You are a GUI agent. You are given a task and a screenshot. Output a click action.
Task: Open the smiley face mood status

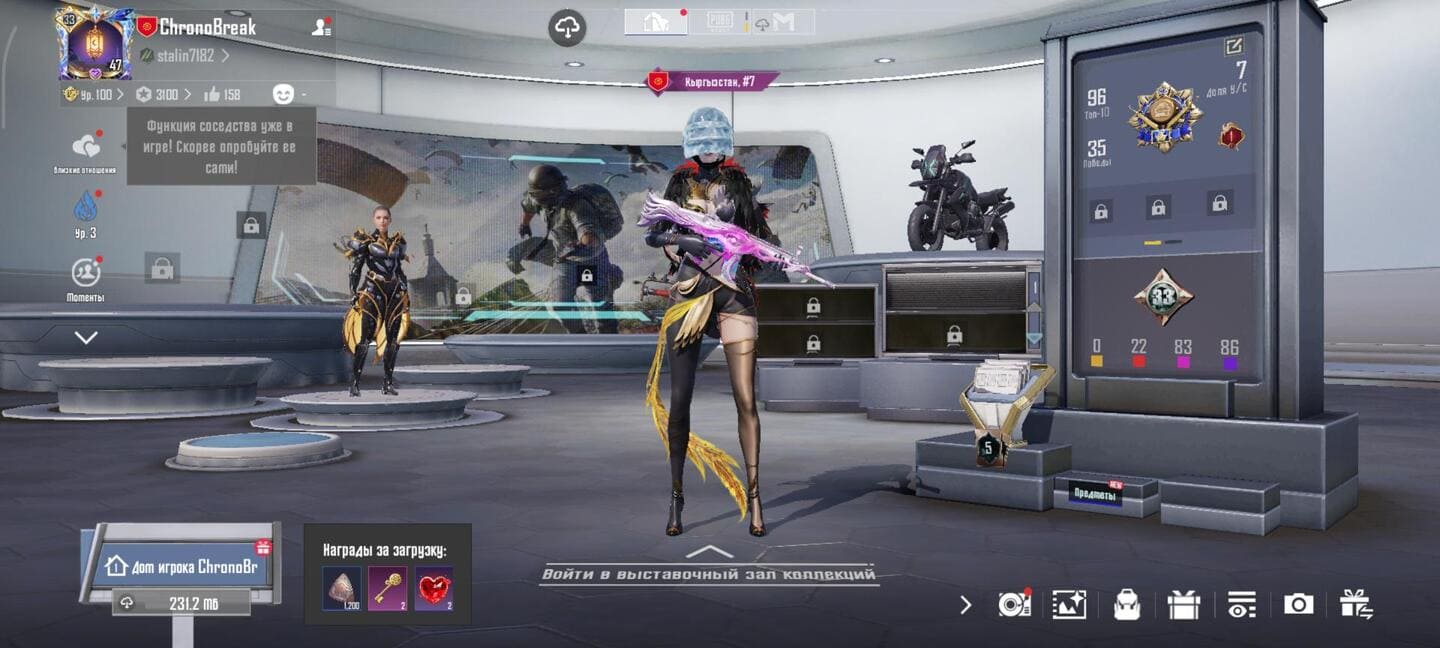click(x=284, y=94)
